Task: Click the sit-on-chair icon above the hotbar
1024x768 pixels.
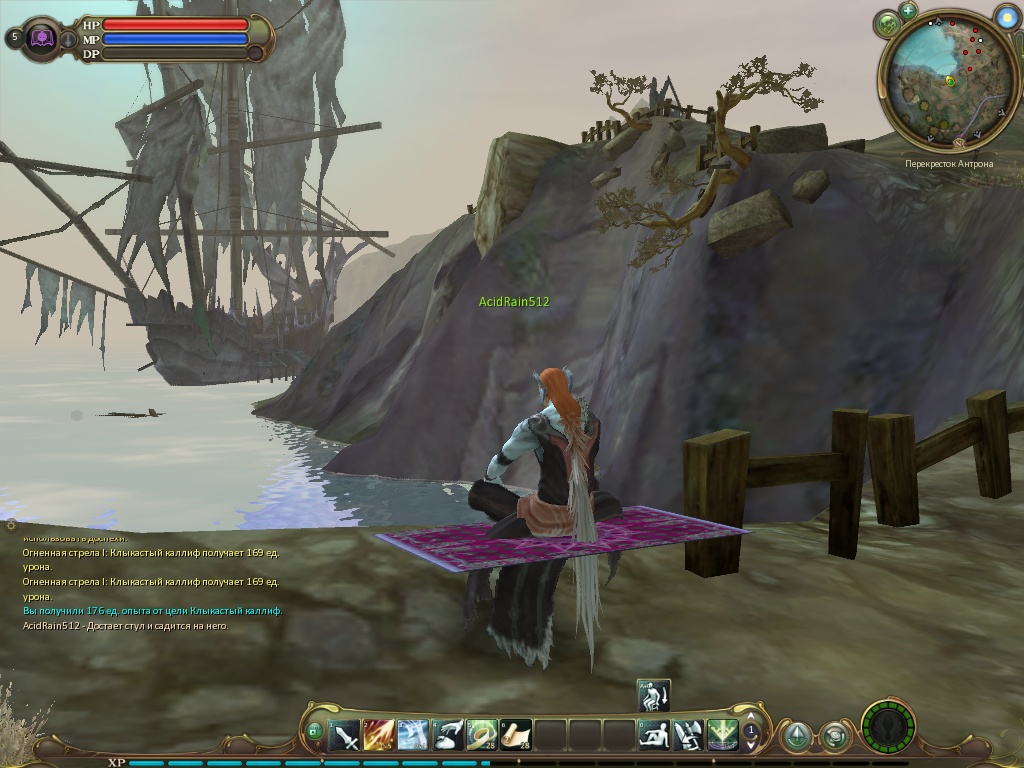Action: coord(654,695)
